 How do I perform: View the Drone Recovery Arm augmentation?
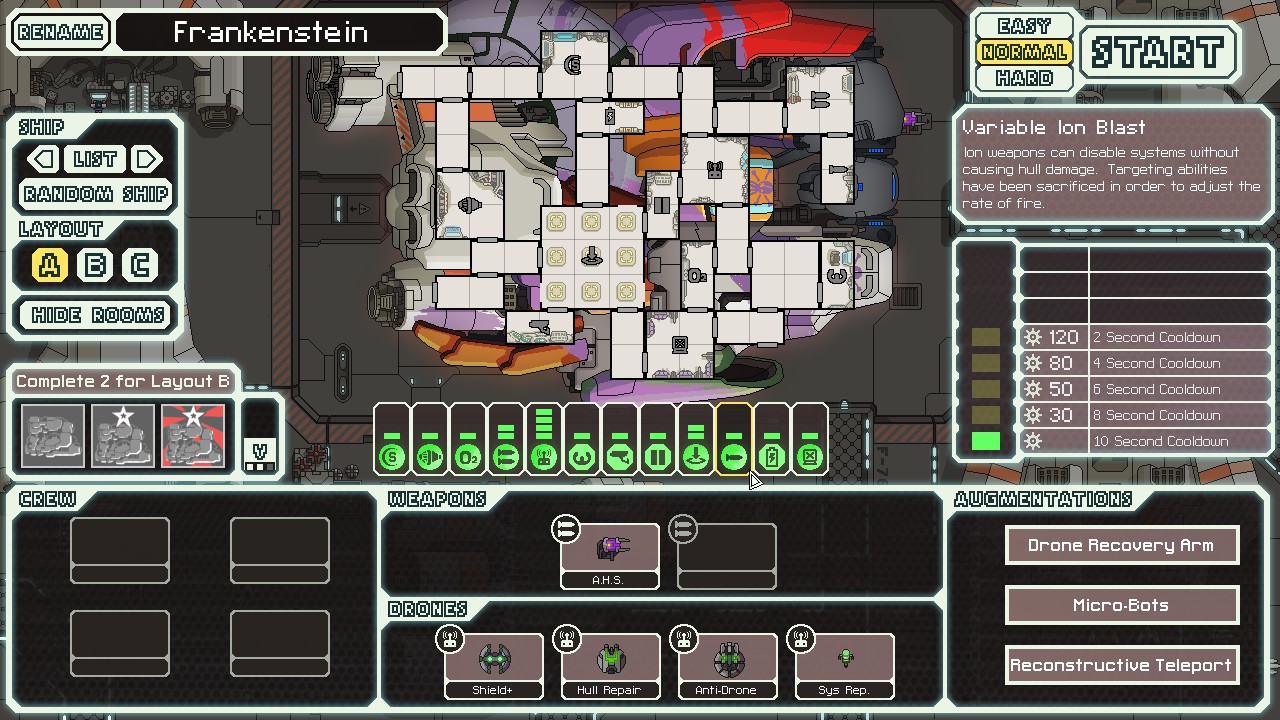(1121, 545)
